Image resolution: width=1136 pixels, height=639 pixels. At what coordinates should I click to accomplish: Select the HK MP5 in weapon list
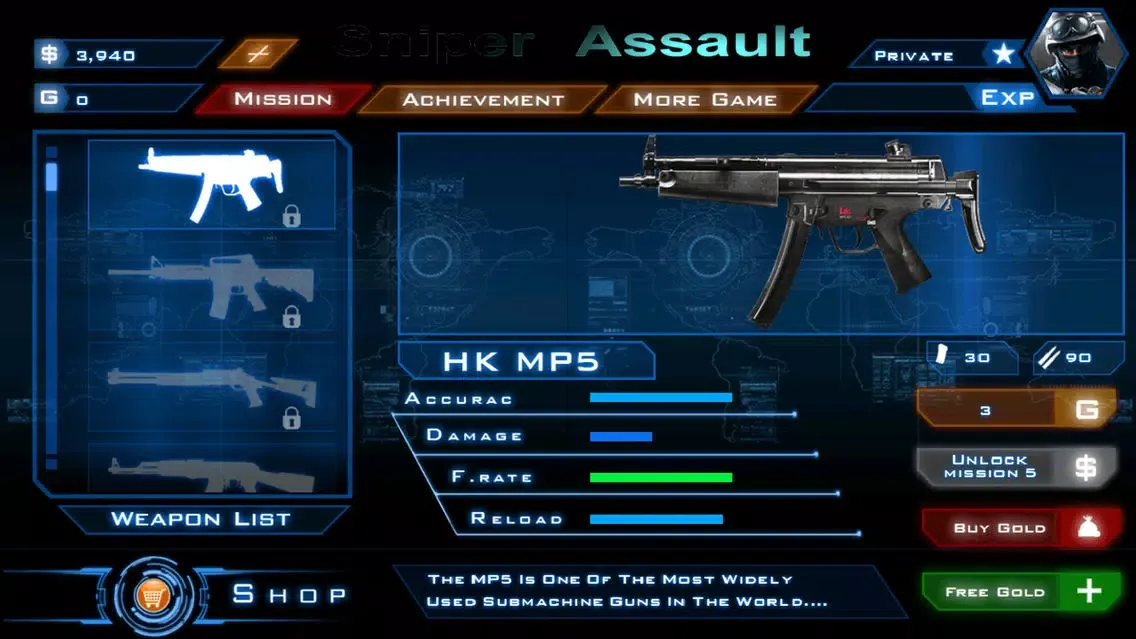click(x=212, y=185)
